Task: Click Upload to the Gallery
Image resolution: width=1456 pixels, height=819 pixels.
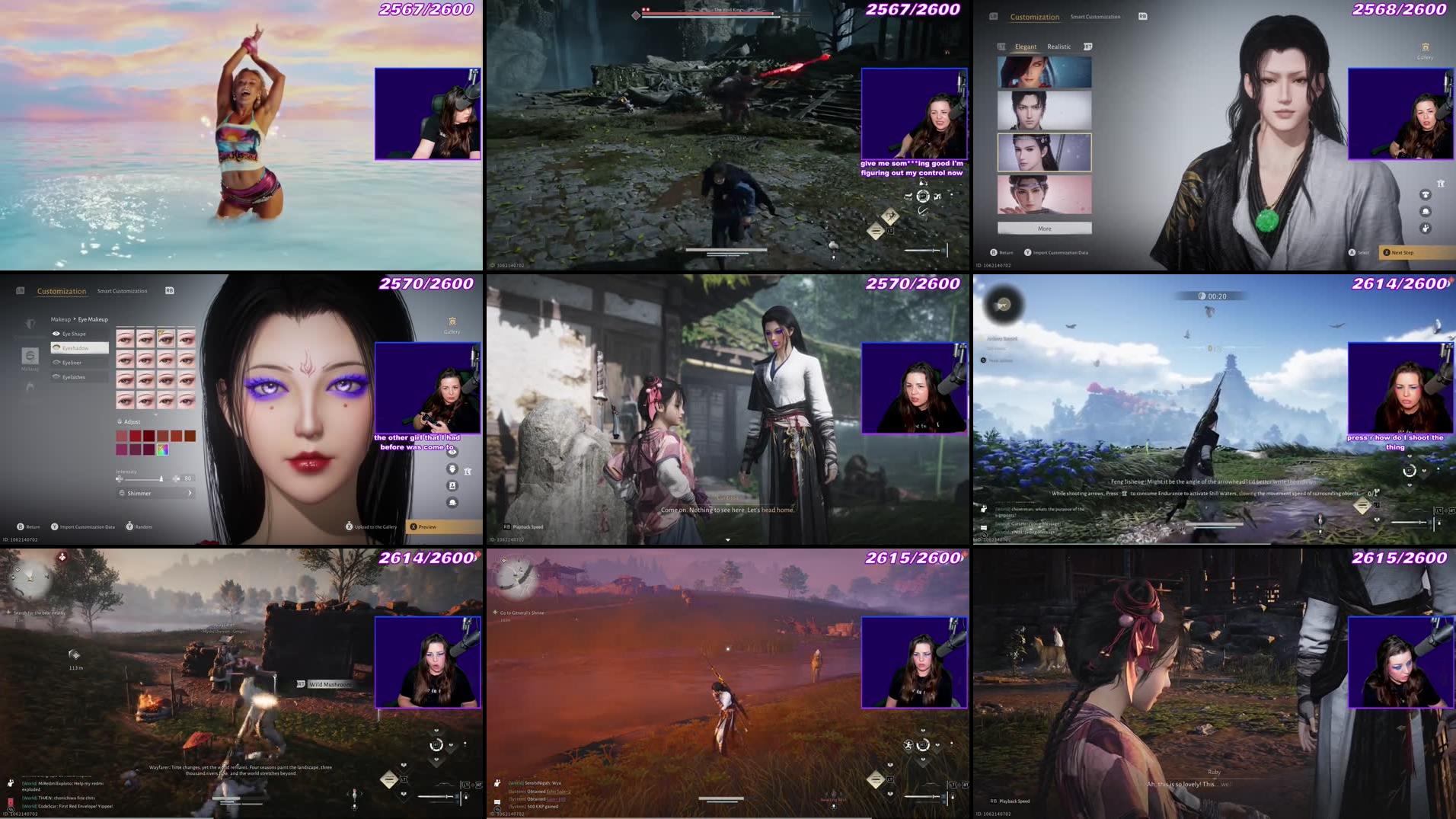Action: click(x=373, y=526)
